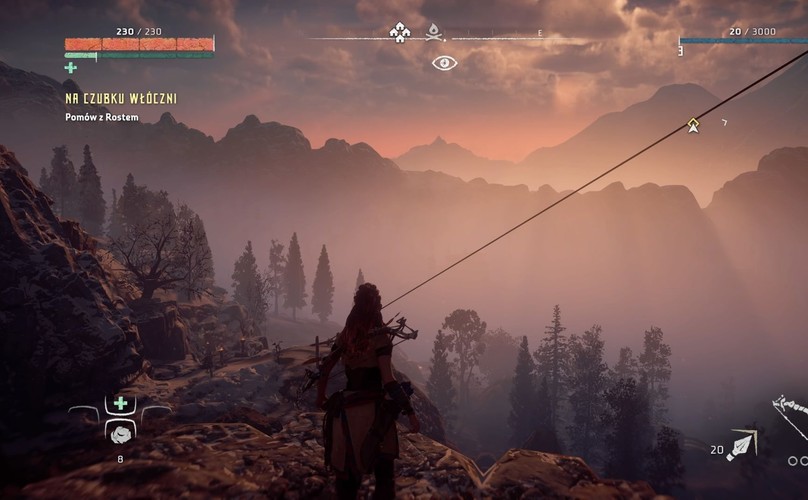Click the green medicine pouch cross icon

tap(70, 68)
